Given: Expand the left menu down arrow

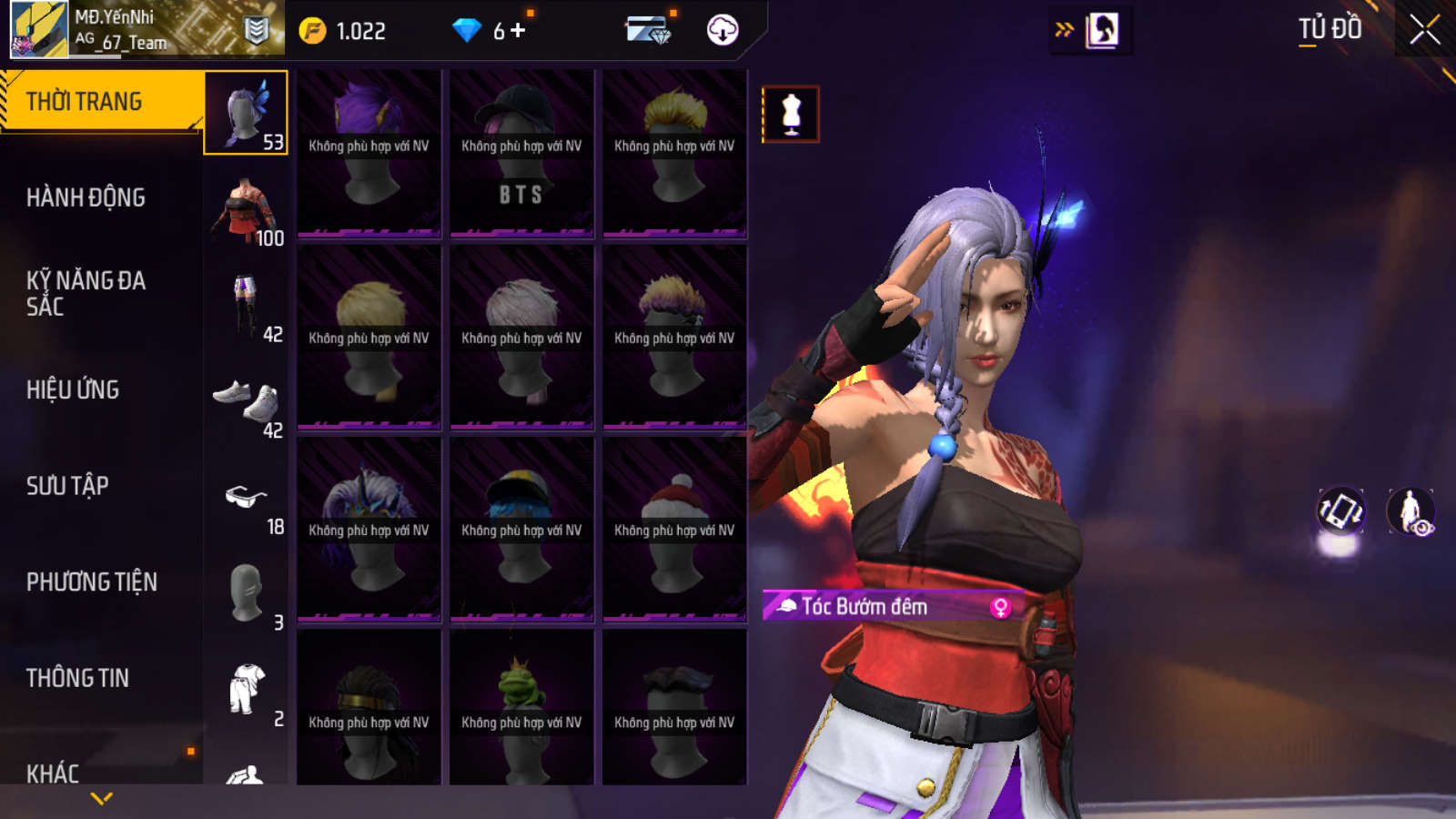Looking at the screenshot, I should coord(102,799).
